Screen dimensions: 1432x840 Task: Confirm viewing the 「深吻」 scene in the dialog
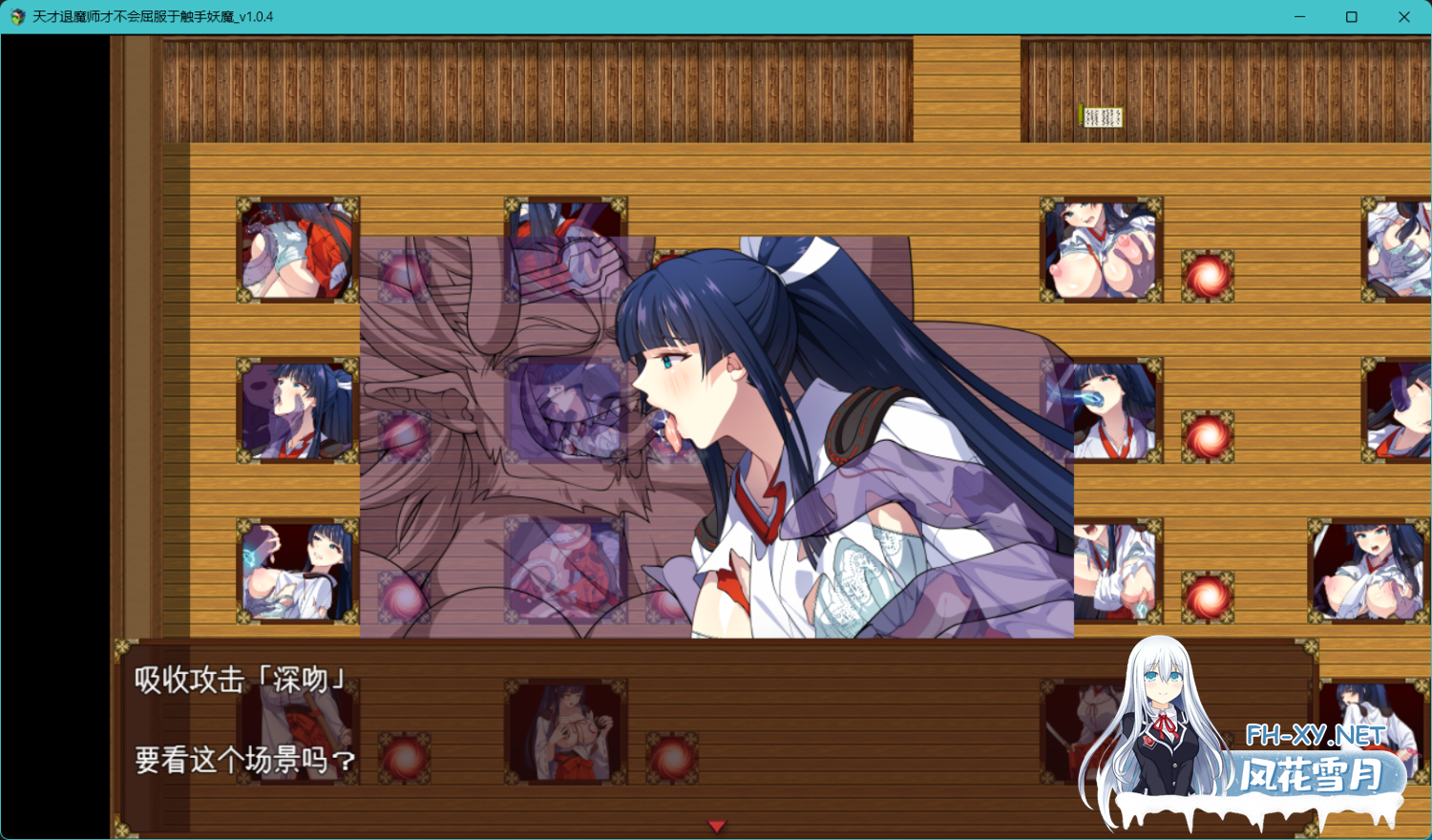[x=243, y=761]
